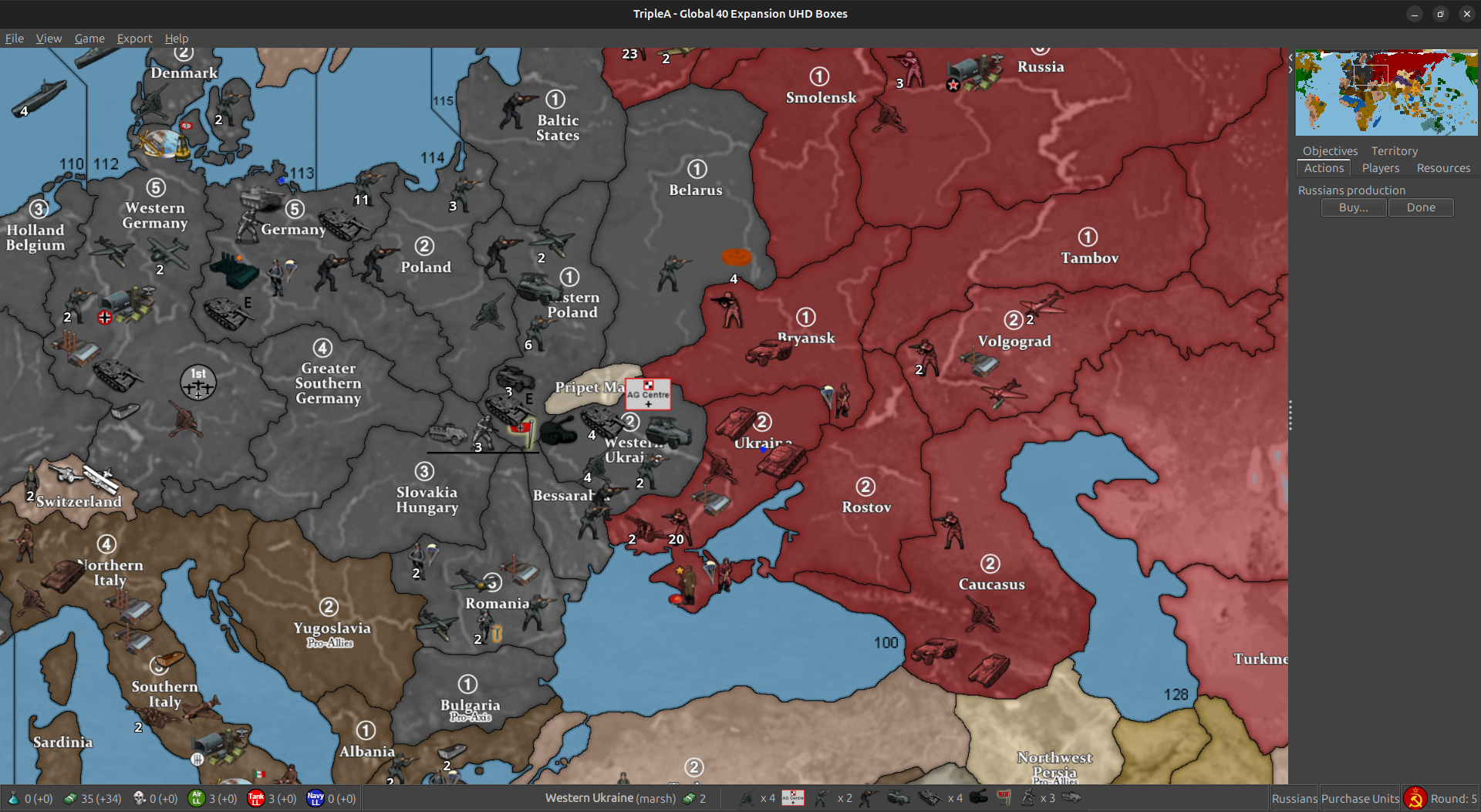Select the Air LL counter icon
This screenshot has width=1481, height=812.
click(198, 798)
